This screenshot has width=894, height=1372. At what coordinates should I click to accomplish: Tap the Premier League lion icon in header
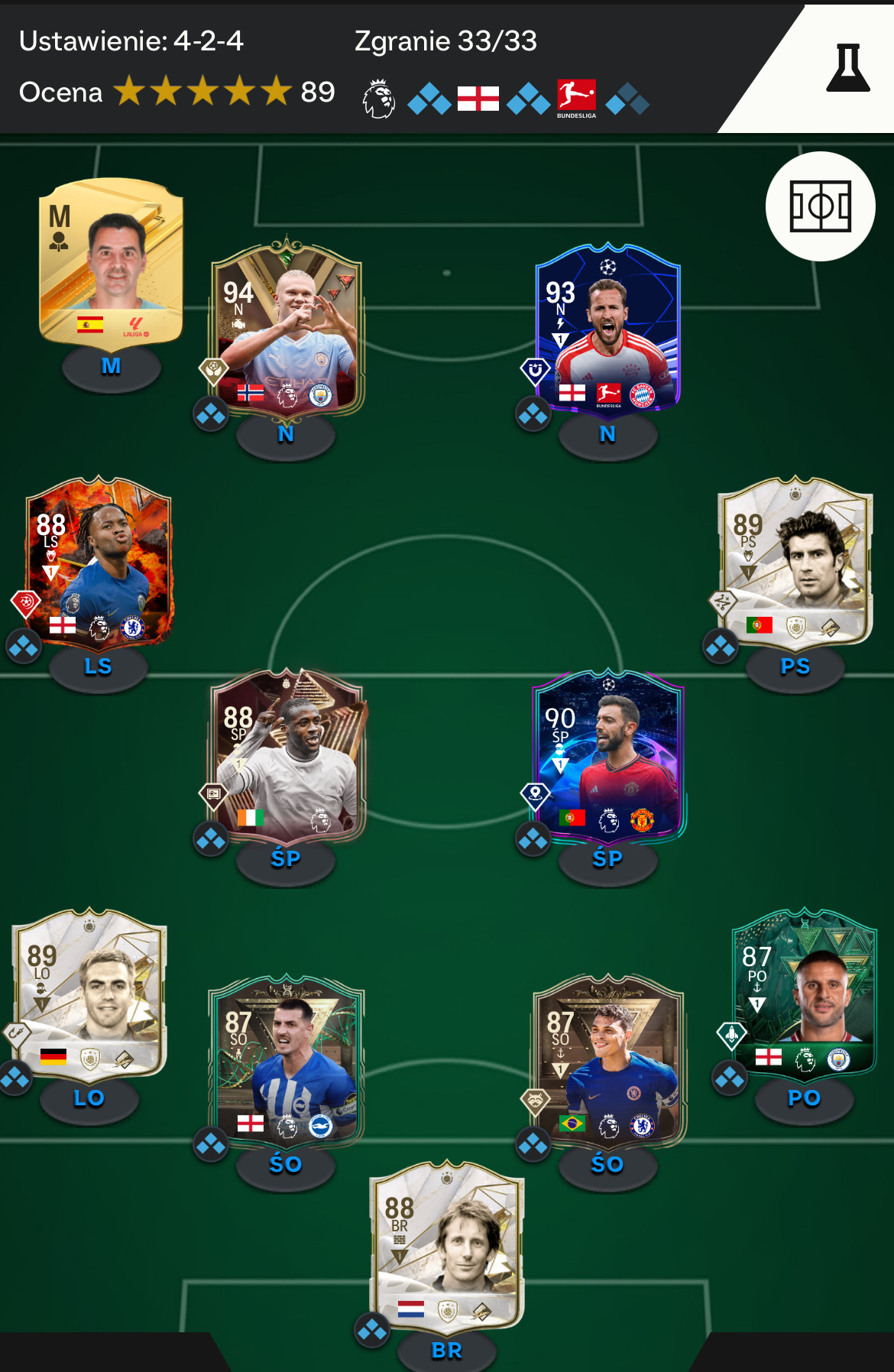tap(378, 99)
